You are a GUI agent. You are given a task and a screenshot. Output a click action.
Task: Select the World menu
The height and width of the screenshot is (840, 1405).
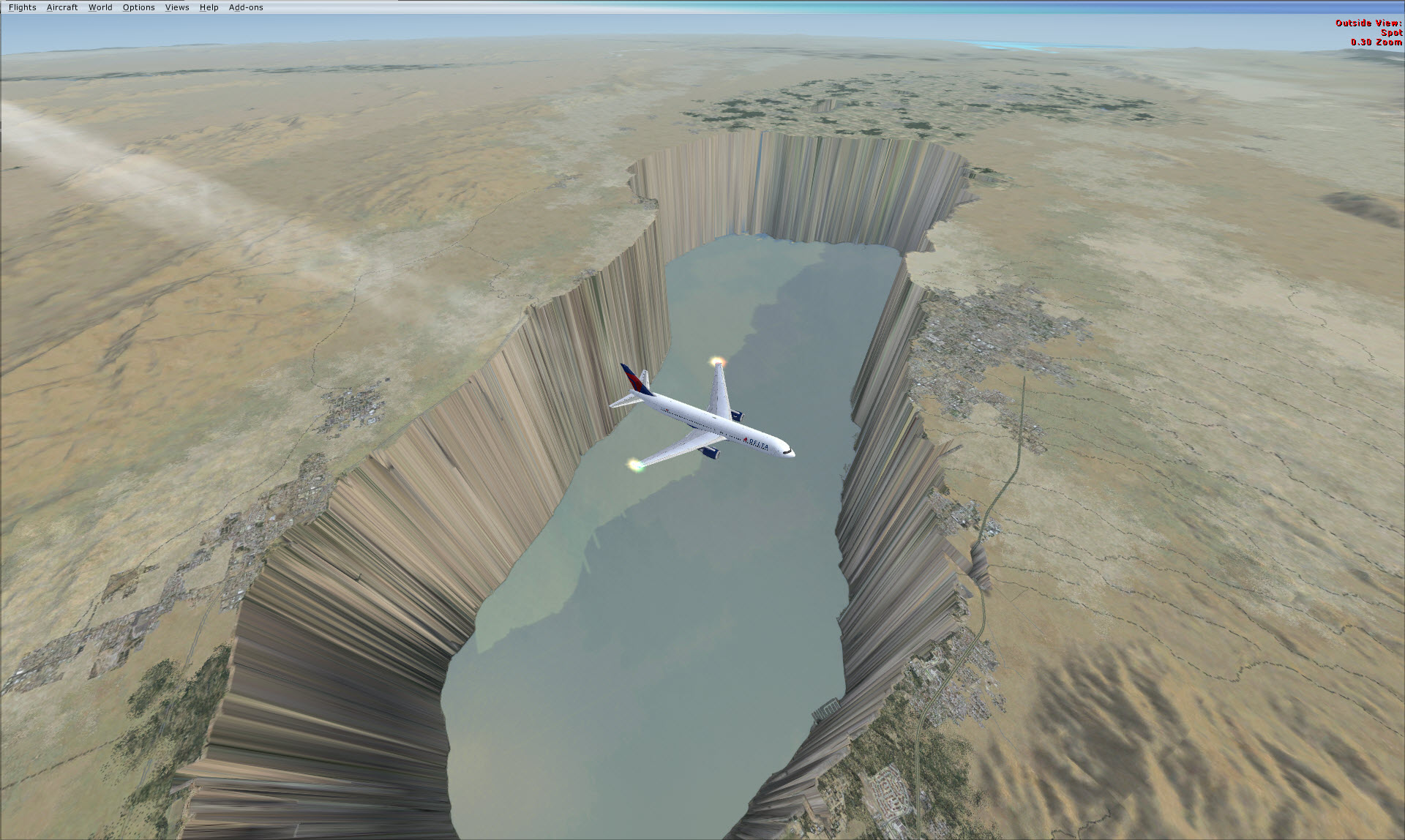coord(100,7)
